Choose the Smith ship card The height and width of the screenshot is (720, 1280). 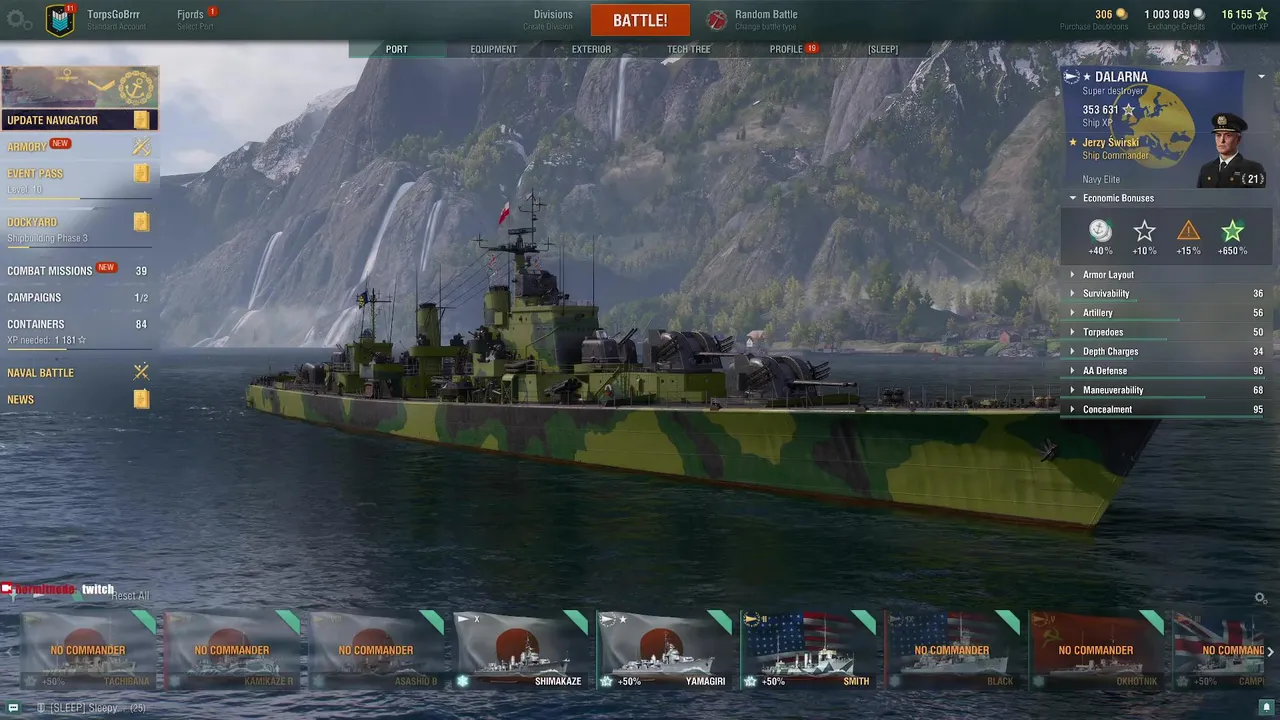point(809,652)
